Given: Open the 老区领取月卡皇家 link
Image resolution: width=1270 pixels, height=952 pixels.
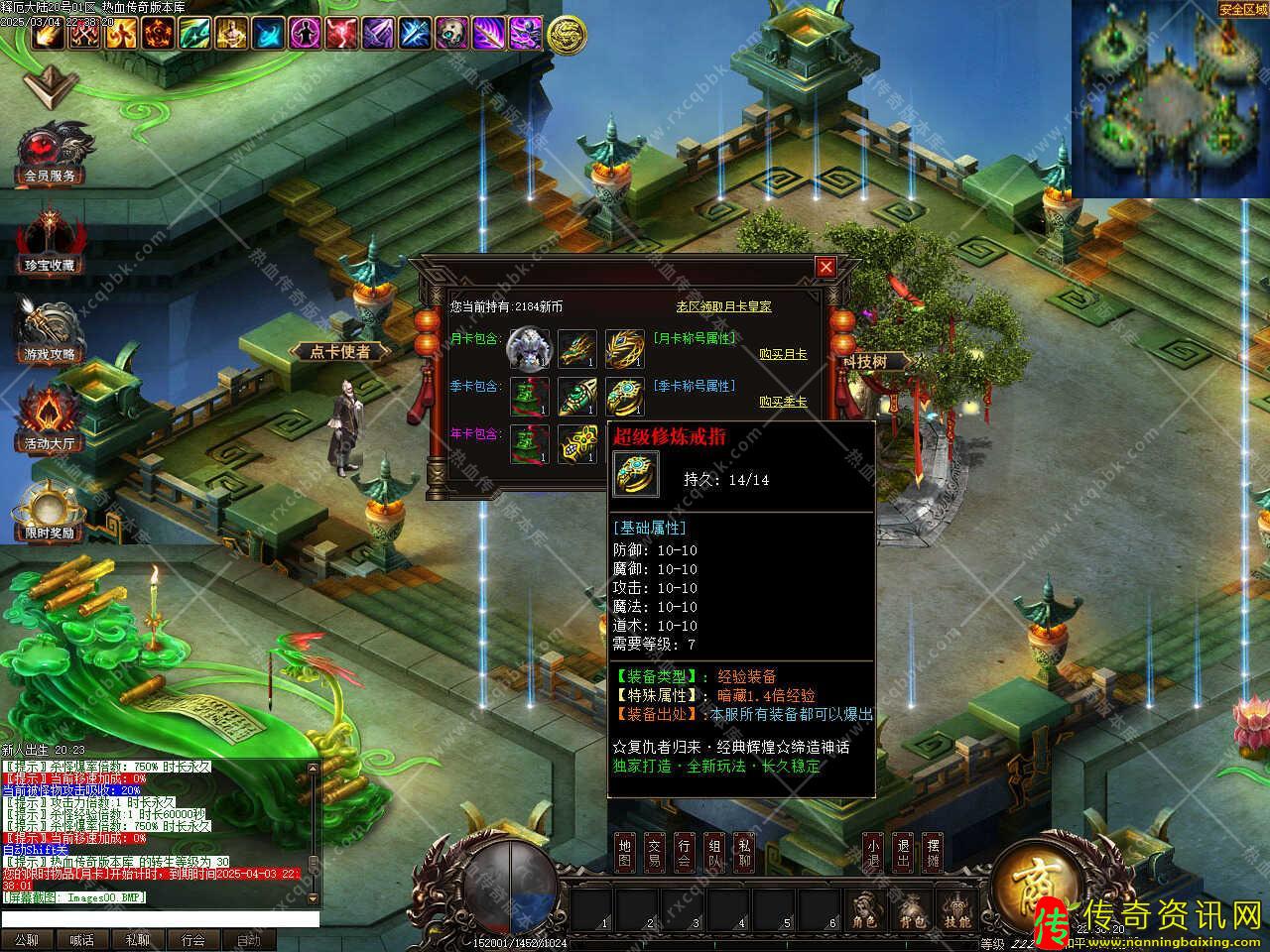Looking at the screenshot, I should [x=723, y=307].
